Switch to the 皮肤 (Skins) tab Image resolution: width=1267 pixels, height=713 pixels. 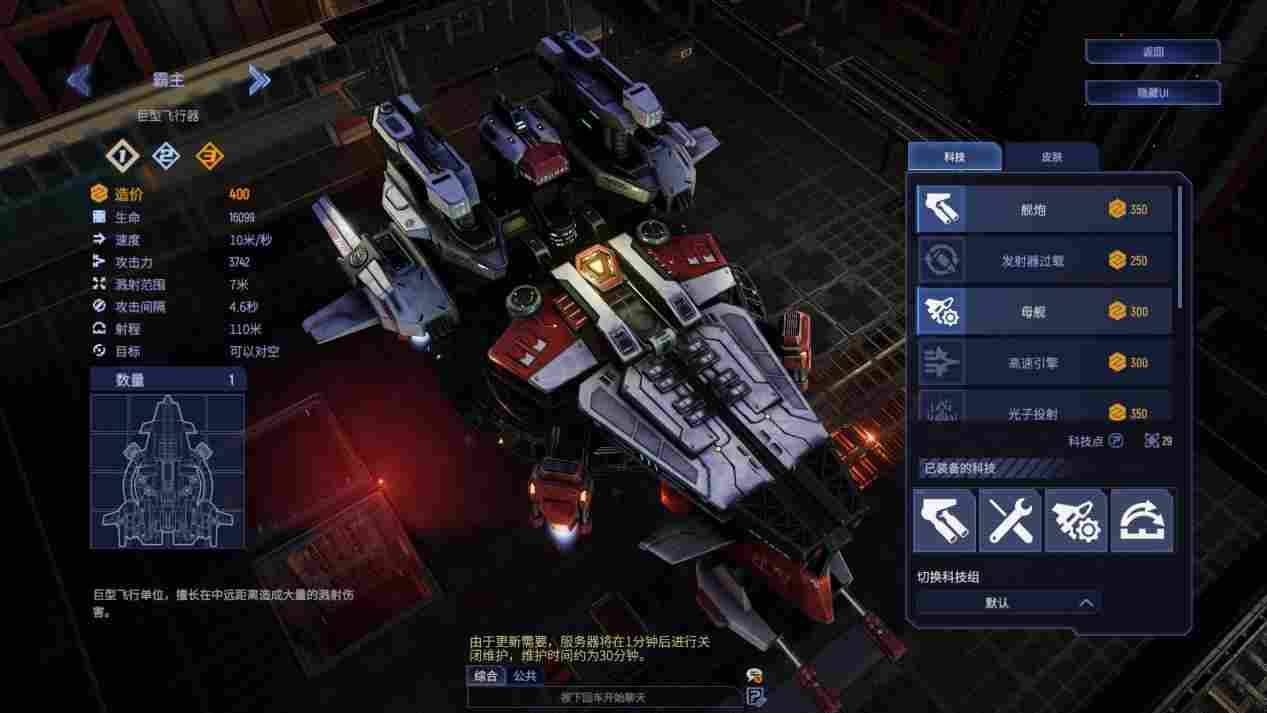pos(1051,157)
